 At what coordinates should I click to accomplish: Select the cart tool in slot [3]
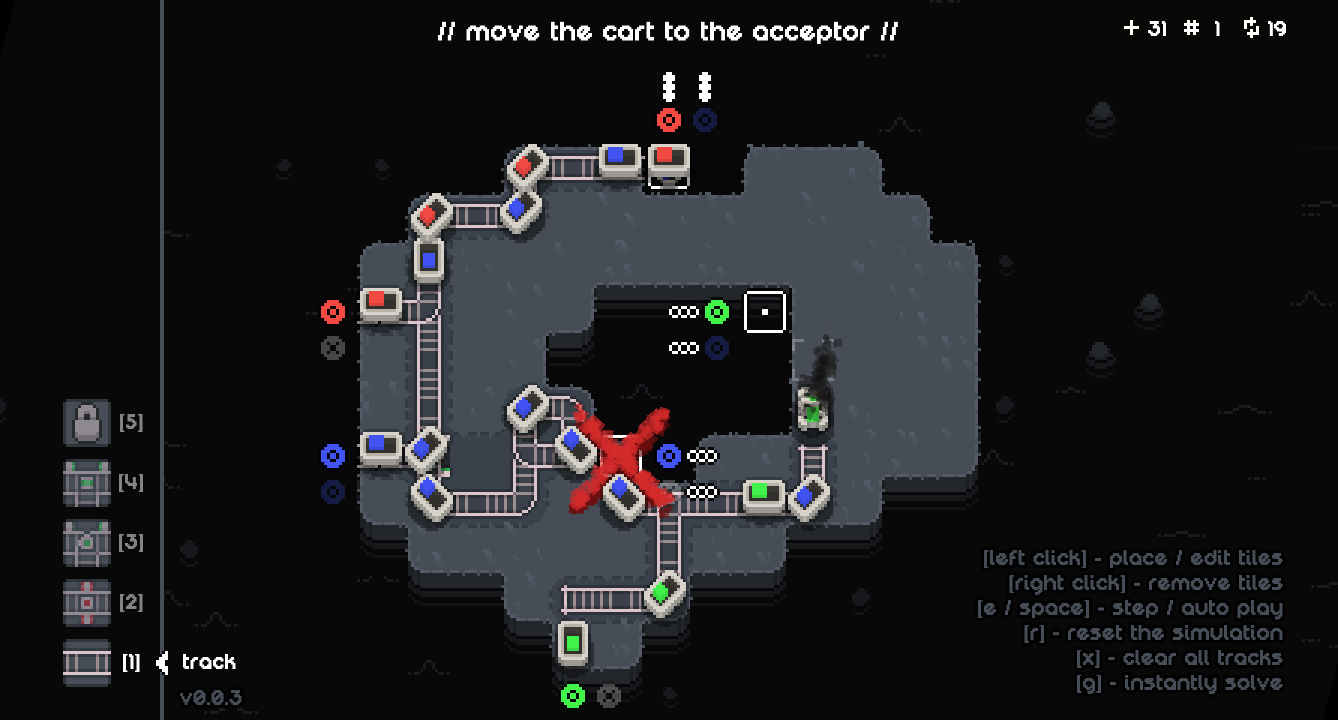click(86, 542)
